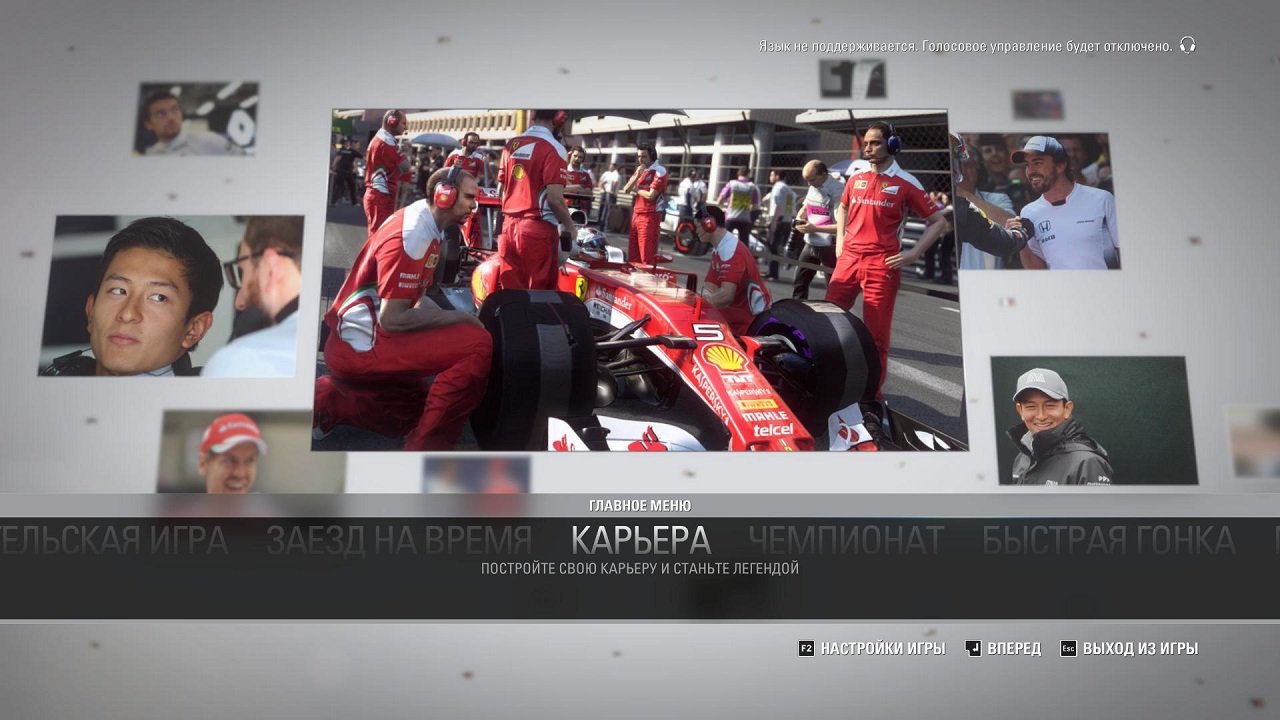Select ЗАЕЗД НА ВРЕМЯ mode
Viewport: 1280px width, 720px height.
399,536
